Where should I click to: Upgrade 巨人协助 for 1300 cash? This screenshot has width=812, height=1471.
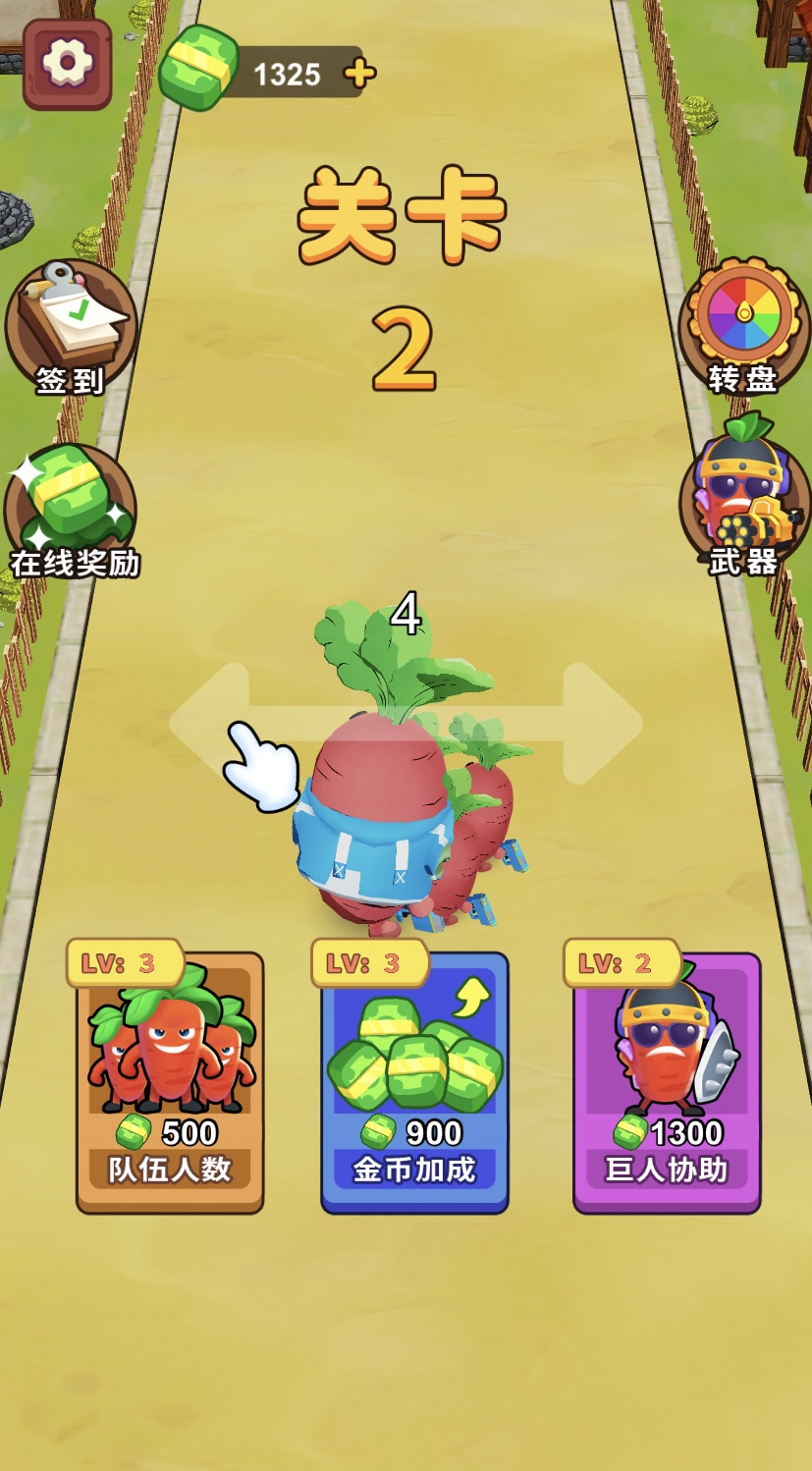[667, 1082]
